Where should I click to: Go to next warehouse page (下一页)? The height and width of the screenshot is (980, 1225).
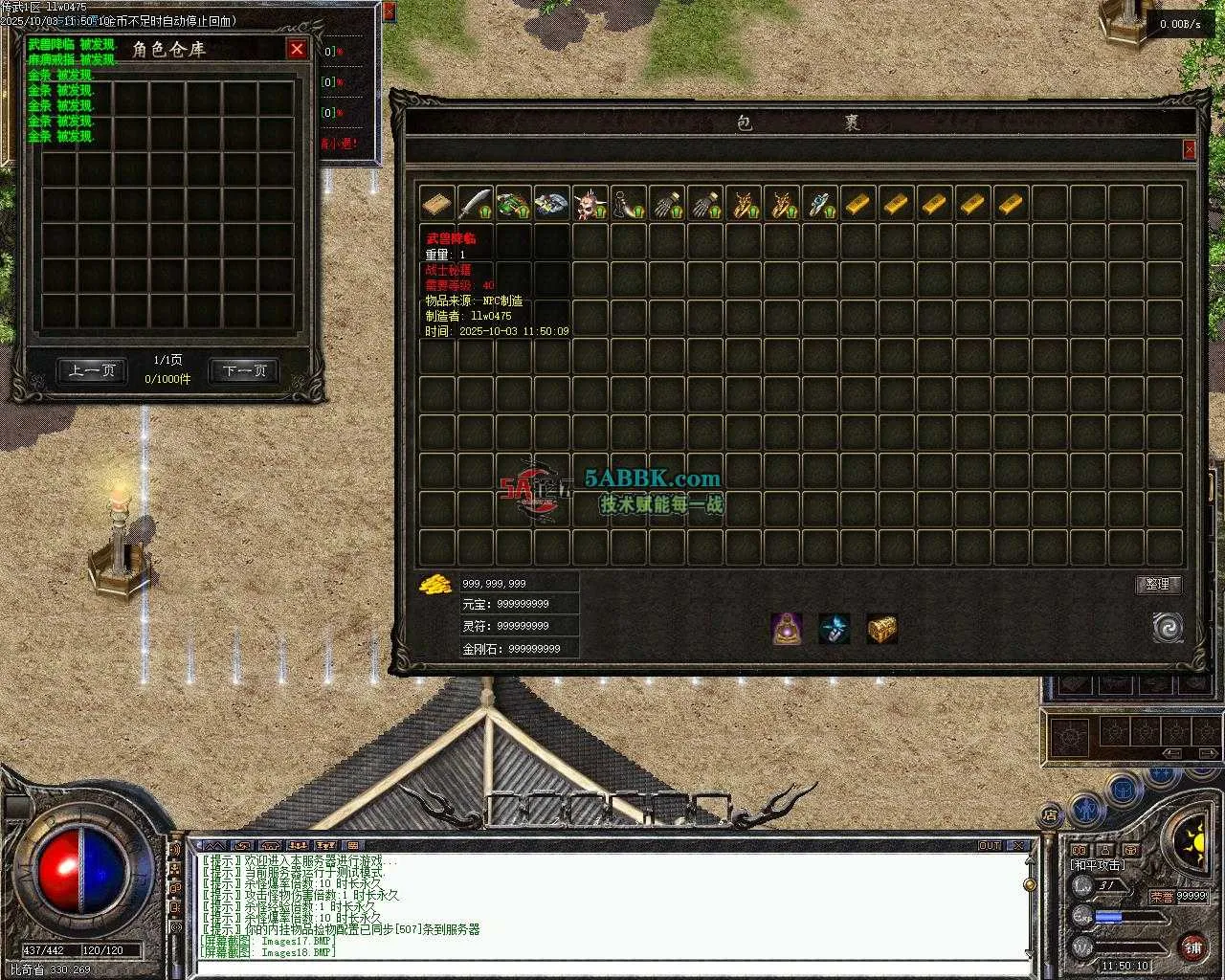244,370
